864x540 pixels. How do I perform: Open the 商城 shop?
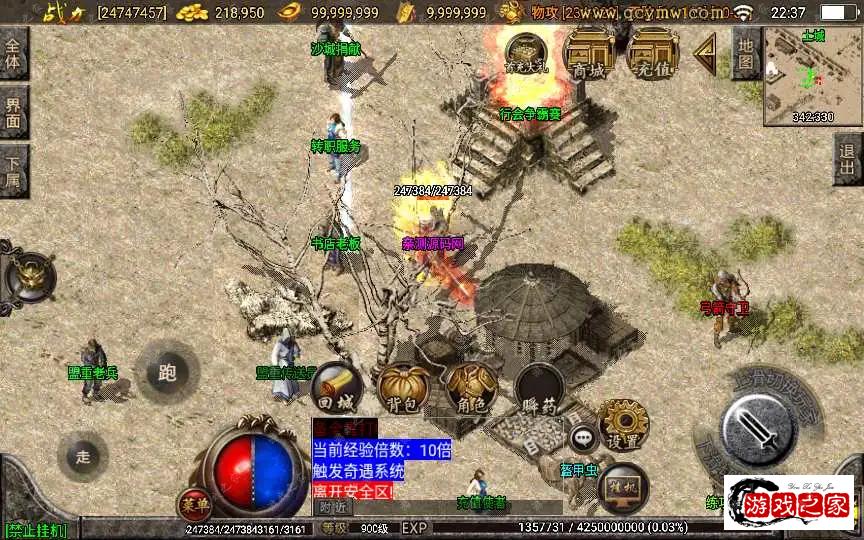pos(588,50)
